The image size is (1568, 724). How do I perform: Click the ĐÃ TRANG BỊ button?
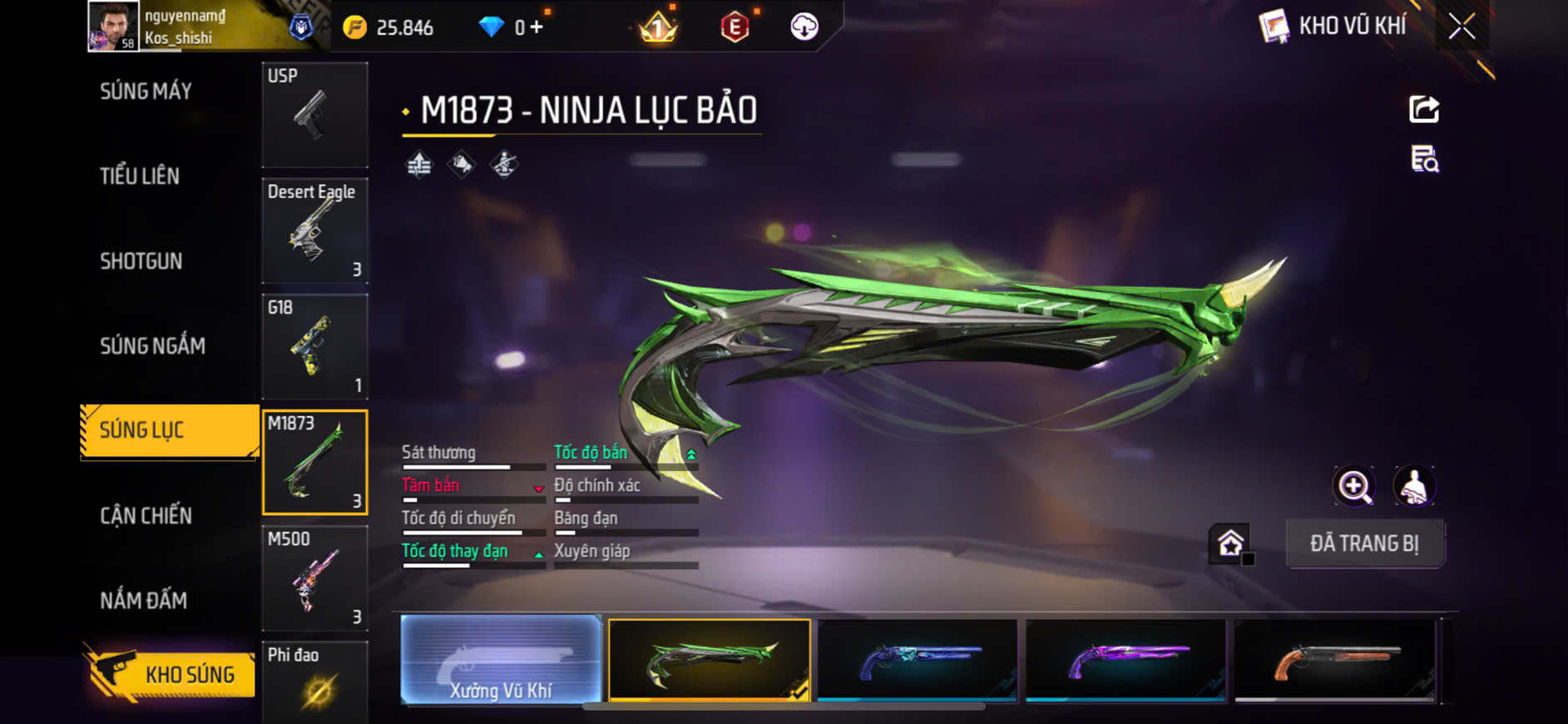[x=1364, y=544]
